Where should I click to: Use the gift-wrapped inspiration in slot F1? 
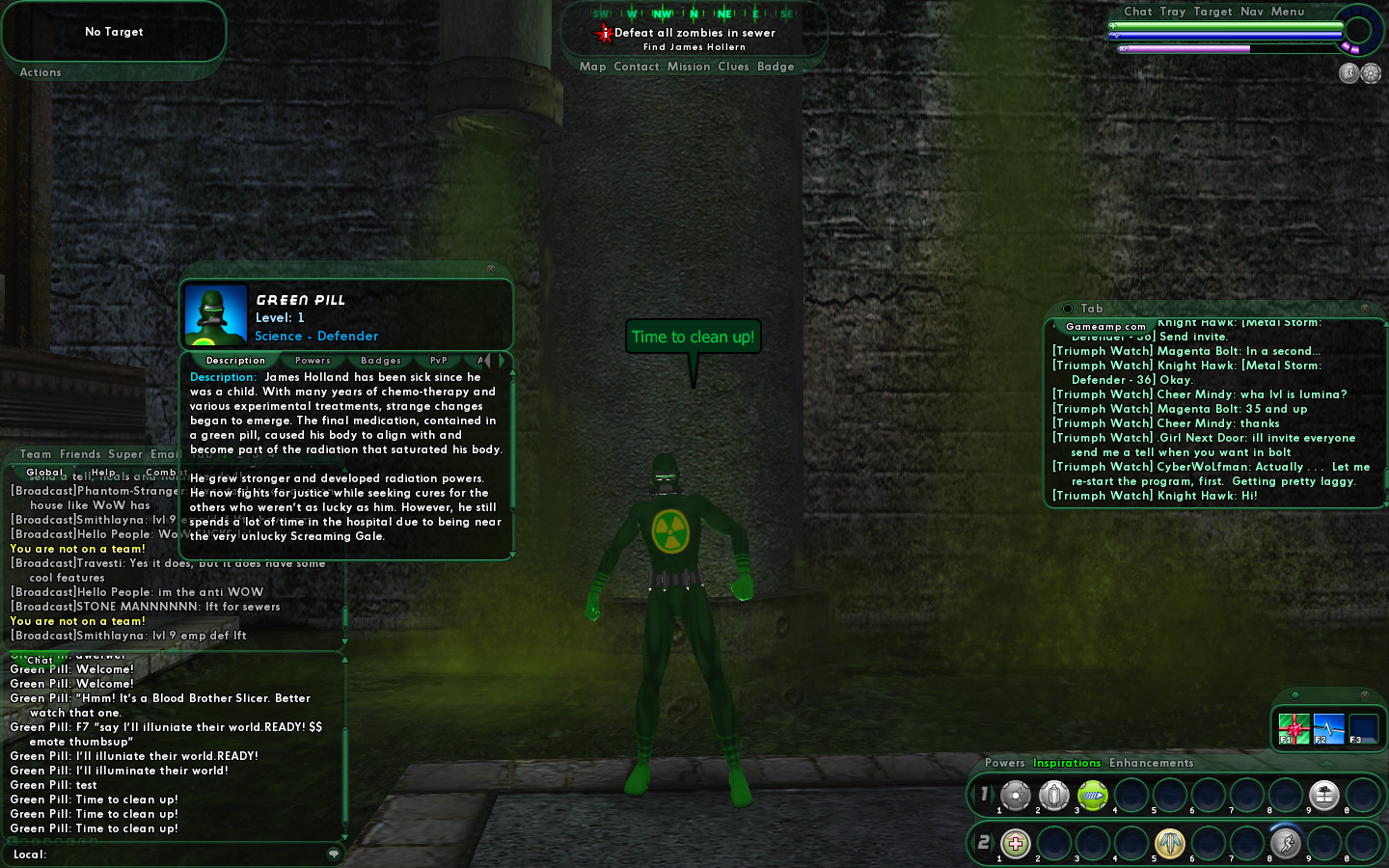tap(1294, 728)
